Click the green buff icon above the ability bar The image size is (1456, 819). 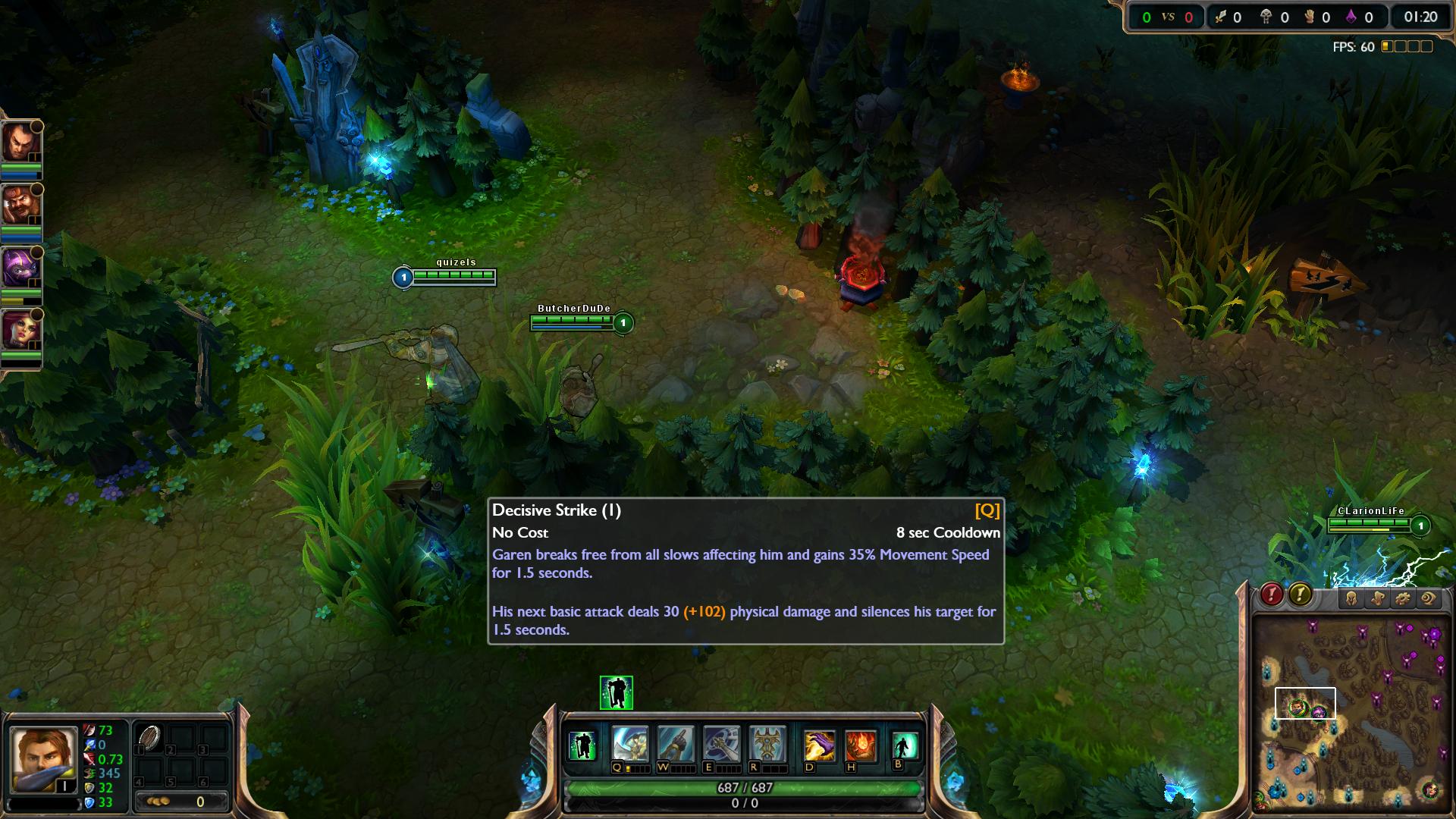coord(616,692)
